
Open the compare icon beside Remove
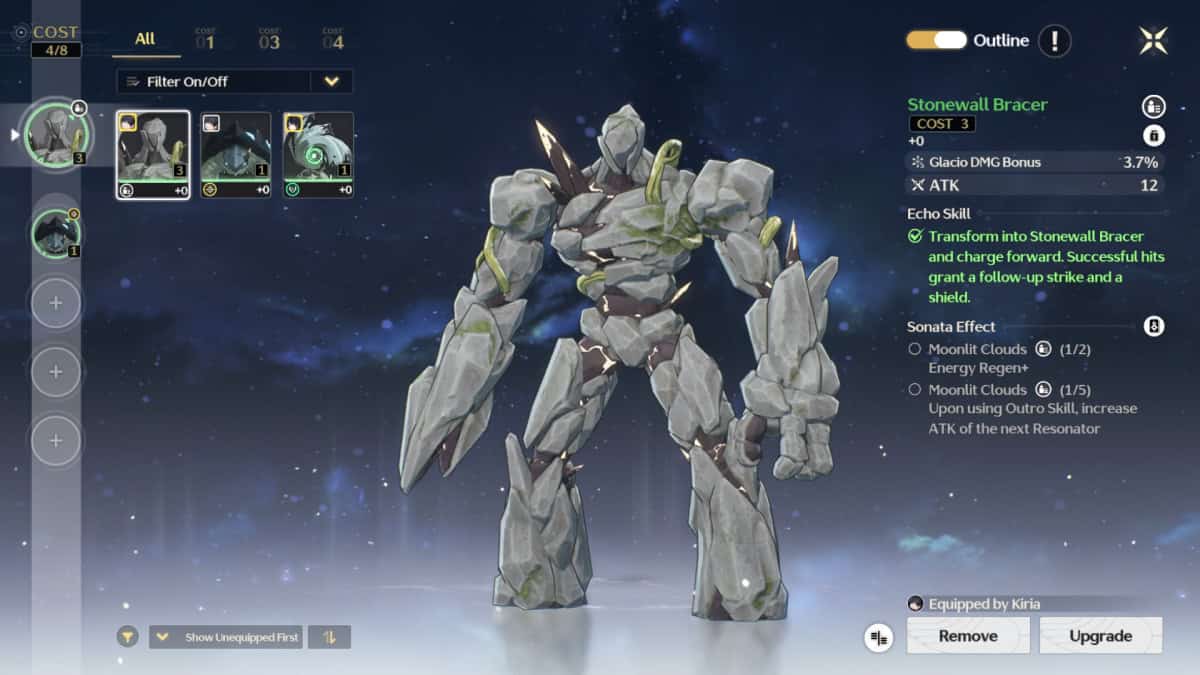click(879, 637)
